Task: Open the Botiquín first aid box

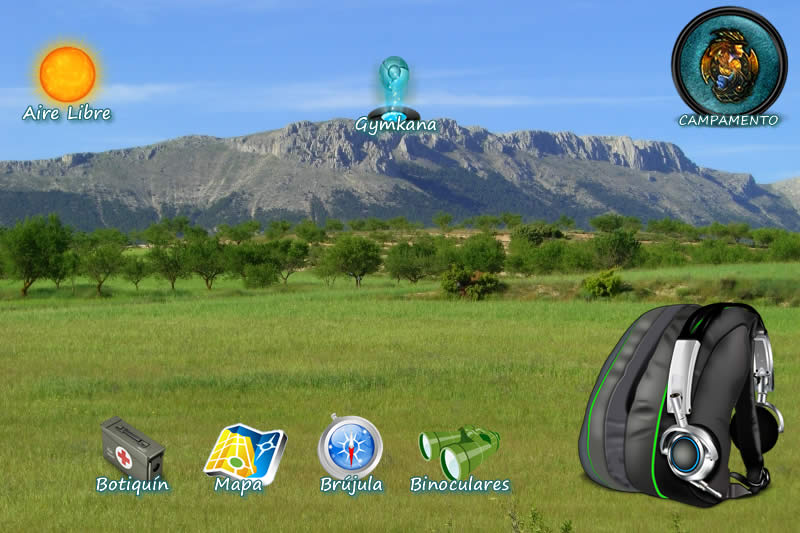Action: point(131,449)
